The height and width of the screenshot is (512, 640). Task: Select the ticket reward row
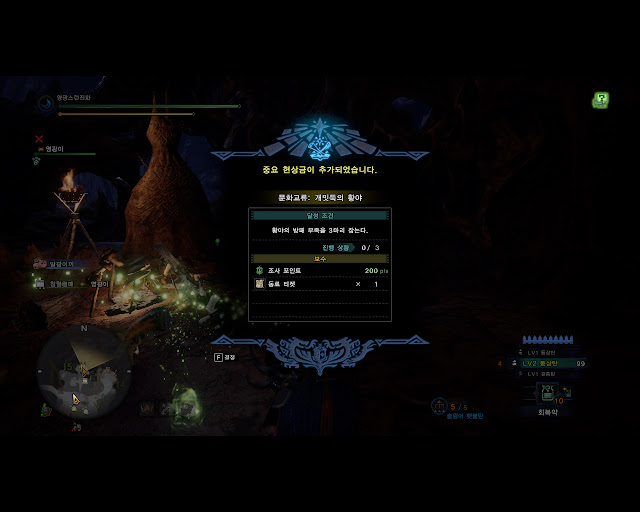click(319, 284)
